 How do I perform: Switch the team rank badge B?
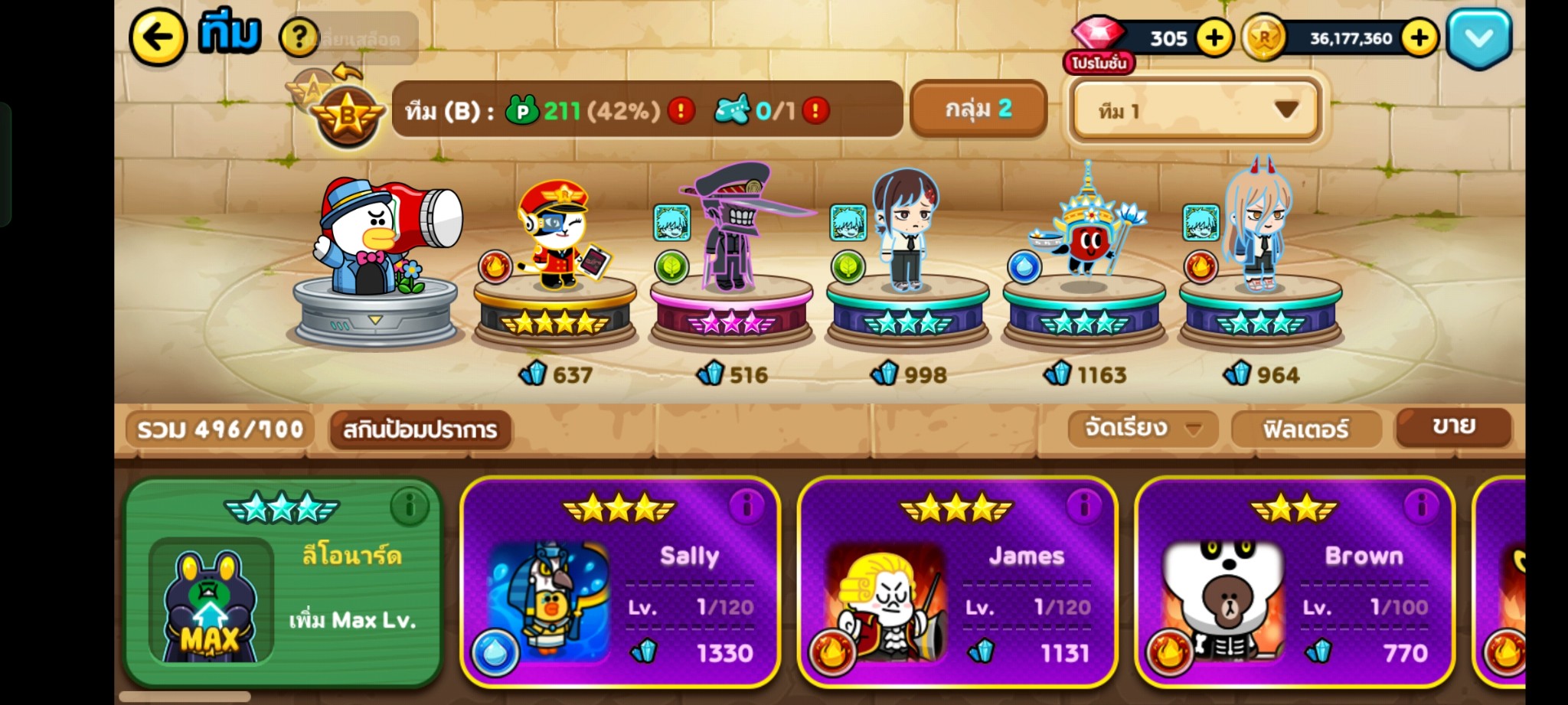[348, 117]
